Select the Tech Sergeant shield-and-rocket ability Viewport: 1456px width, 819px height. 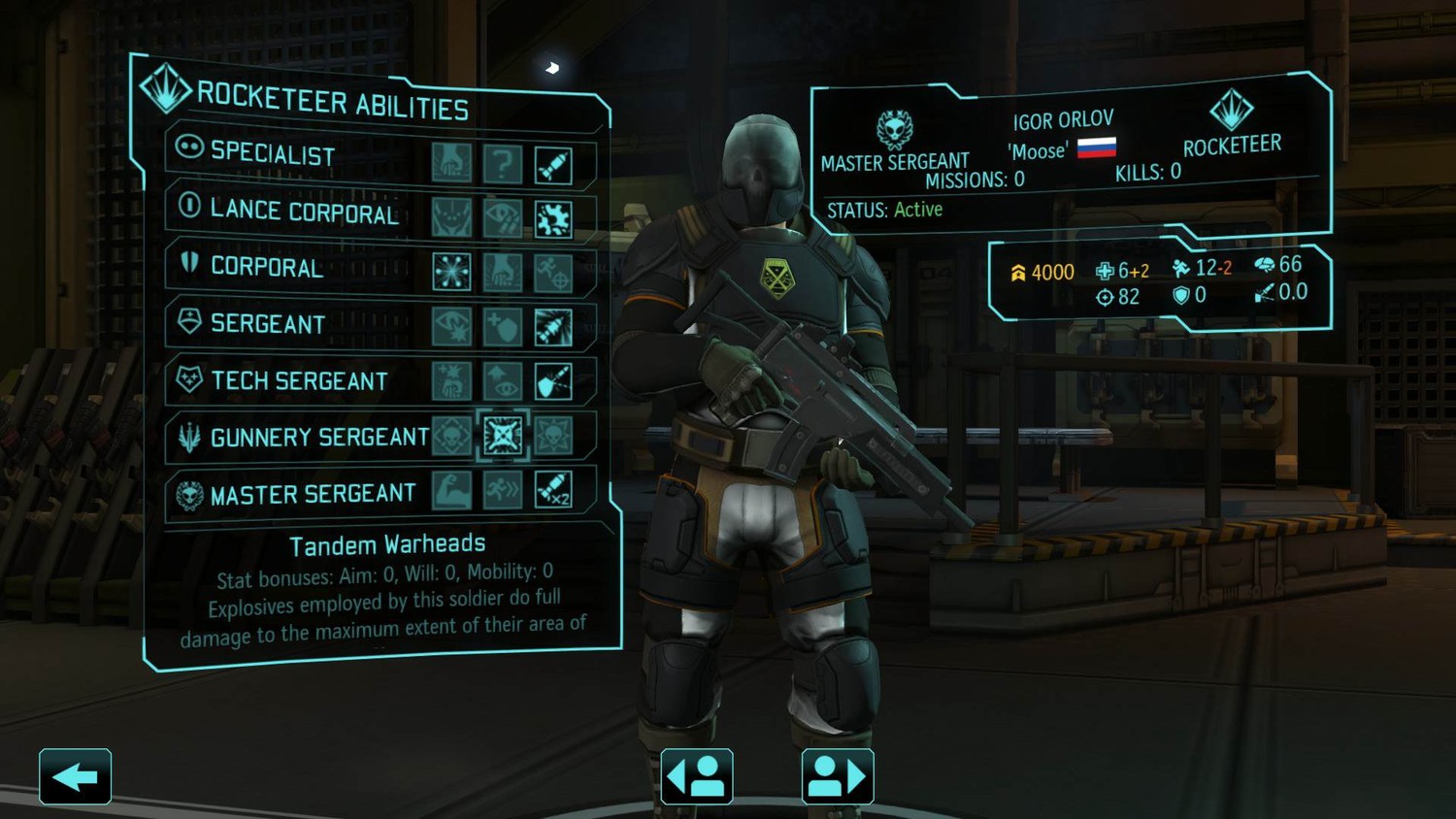coord(552,382)
